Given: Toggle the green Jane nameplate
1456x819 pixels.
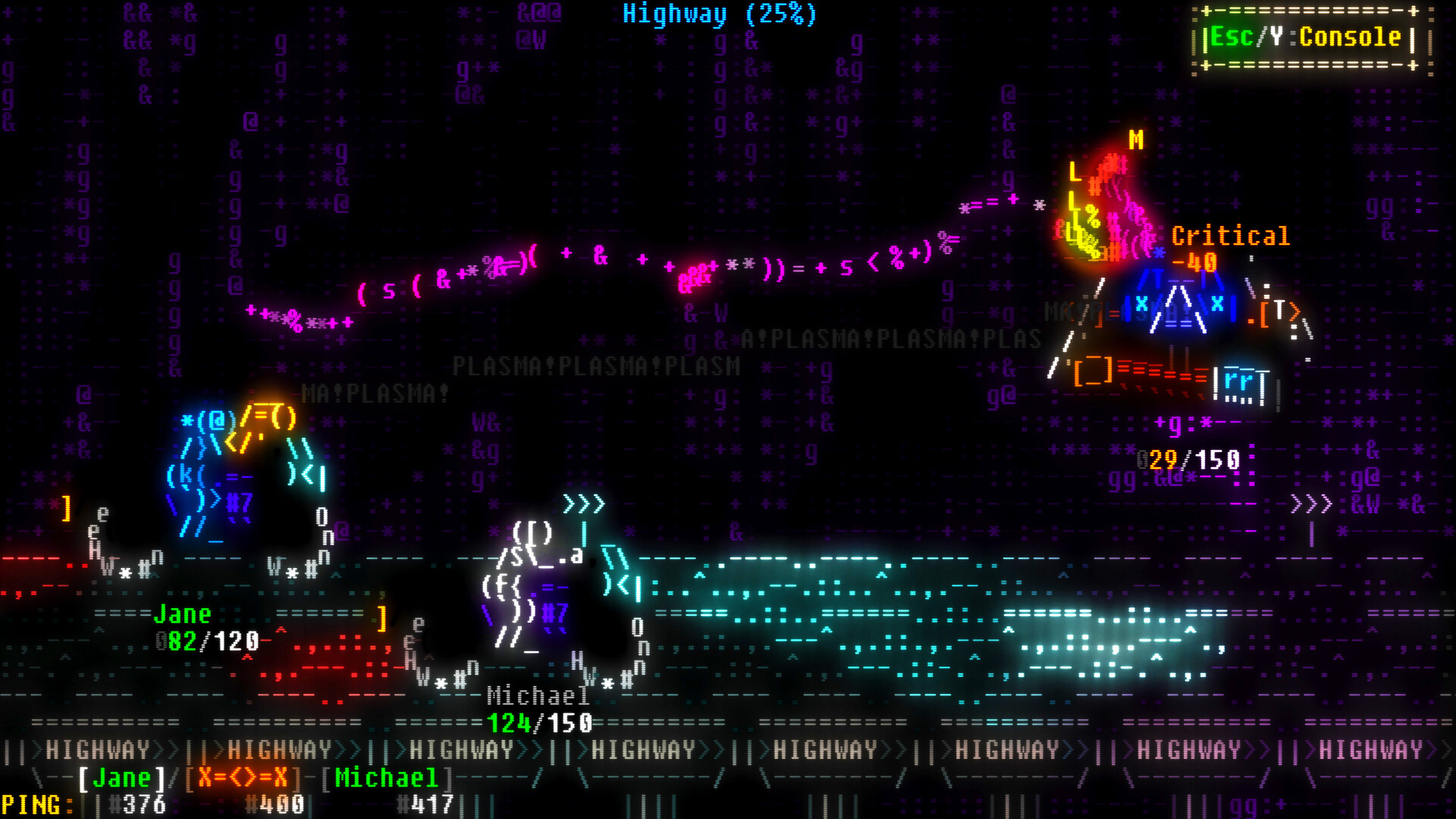Looking at the screenshot, I should pyautogui.click(x=182, y=614).
